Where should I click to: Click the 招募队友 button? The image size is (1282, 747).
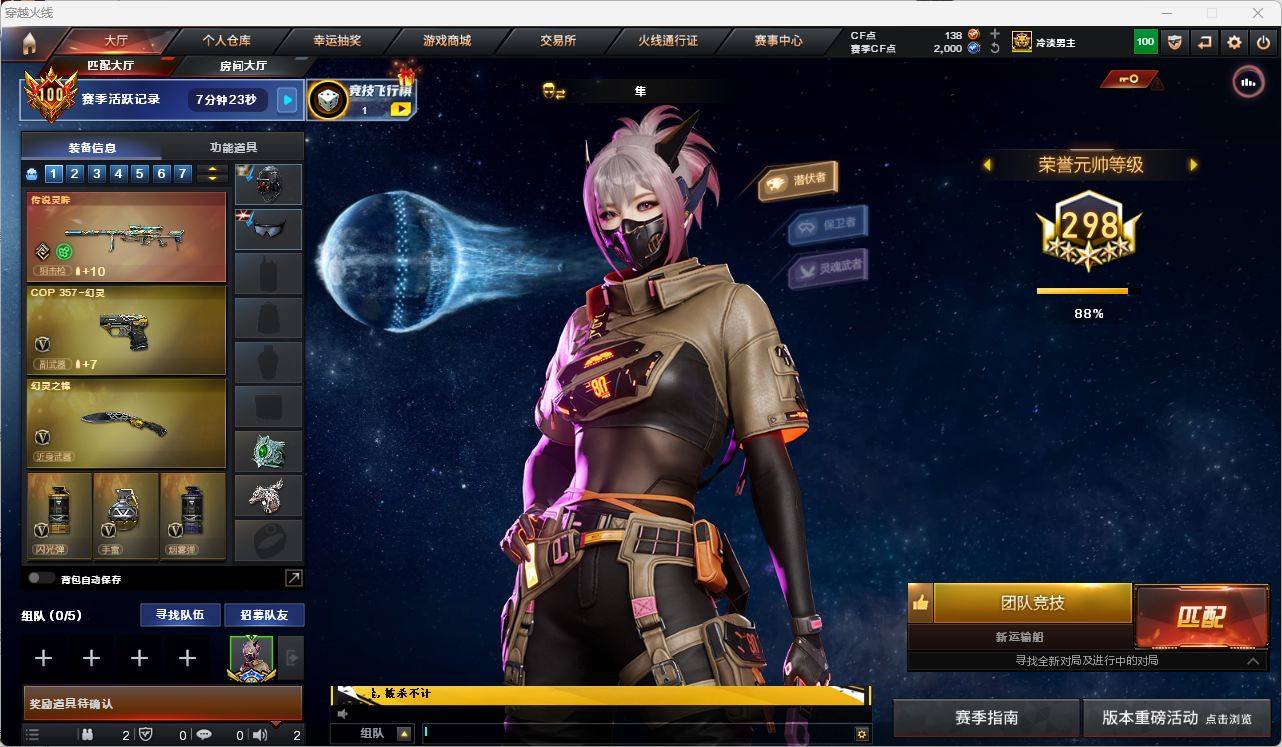[264, 615]
